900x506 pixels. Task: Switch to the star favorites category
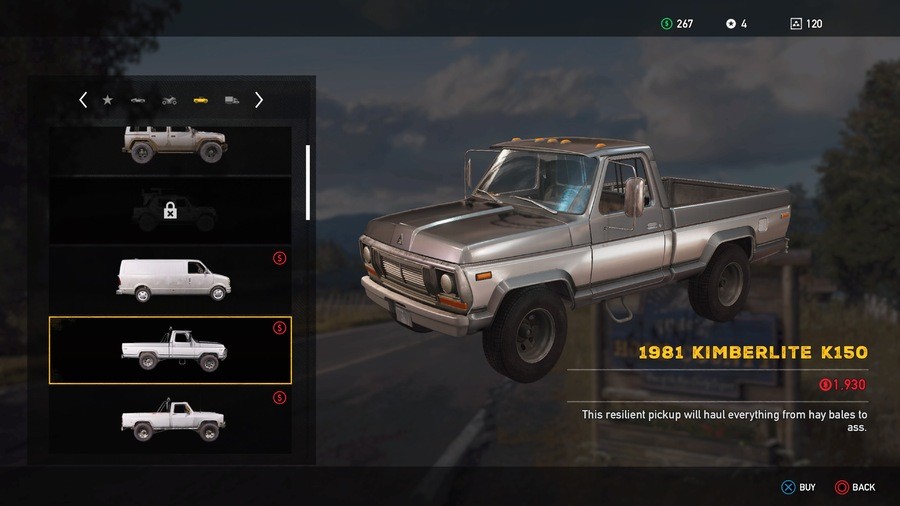point(108,100)
